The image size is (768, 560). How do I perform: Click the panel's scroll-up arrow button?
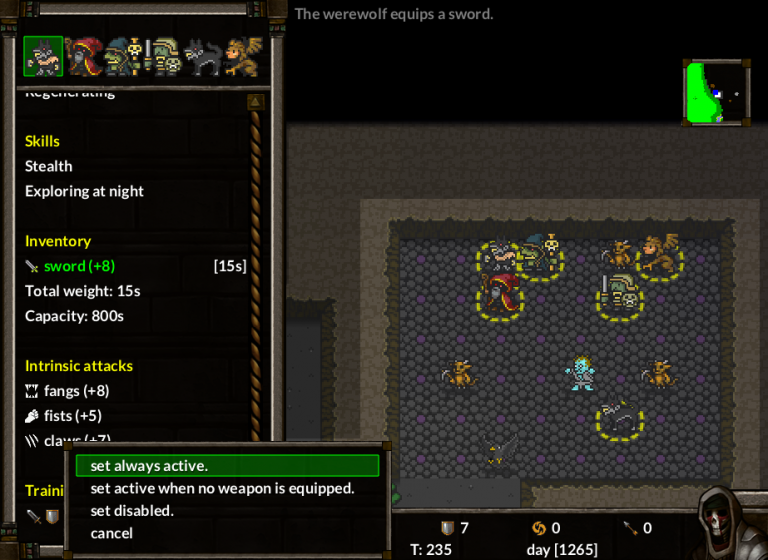click(x=255, y=101)
